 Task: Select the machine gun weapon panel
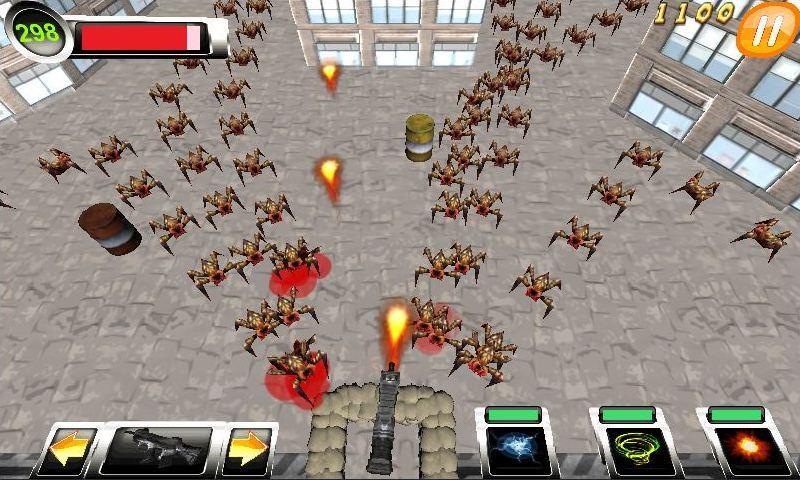(156, 450)
